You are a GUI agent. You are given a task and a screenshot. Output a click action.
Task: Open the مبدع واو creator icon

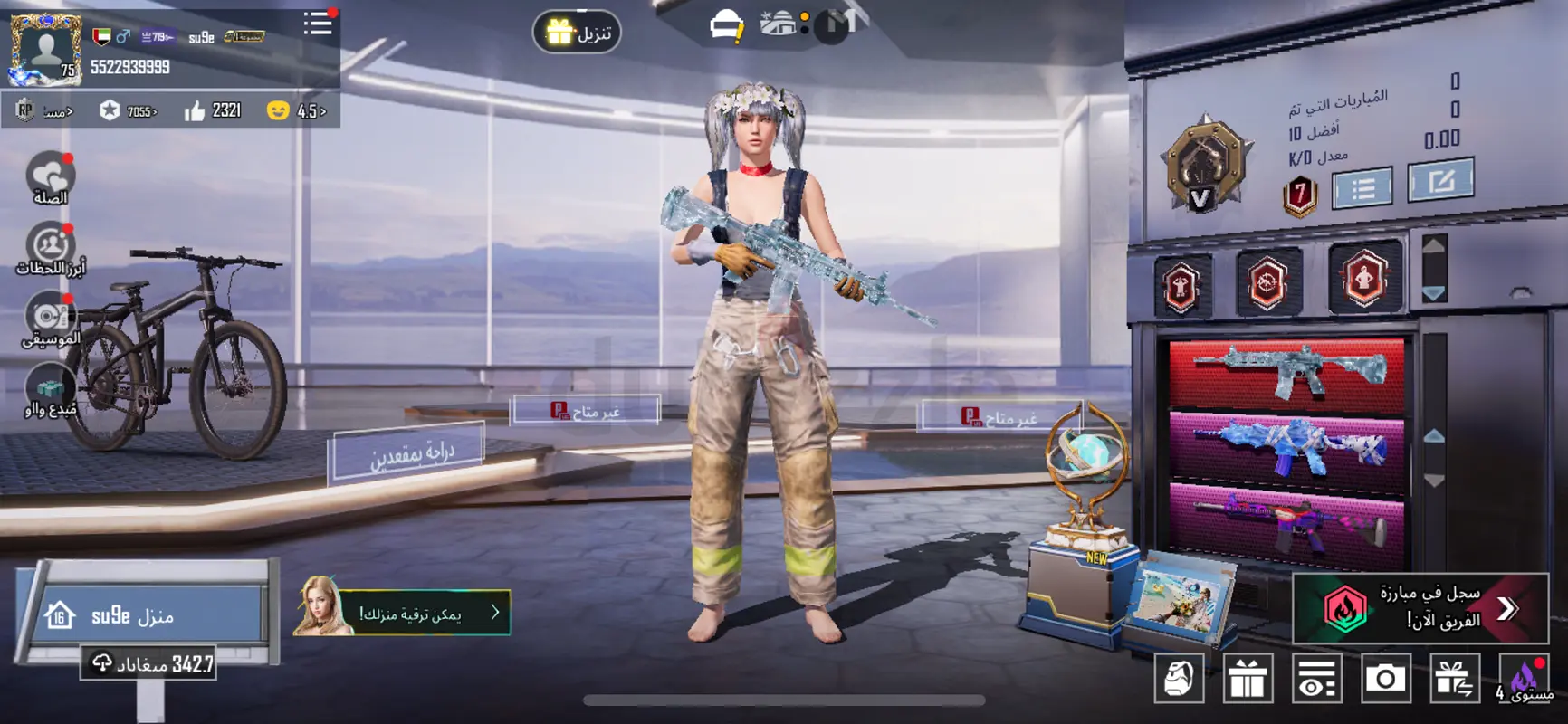51,391
